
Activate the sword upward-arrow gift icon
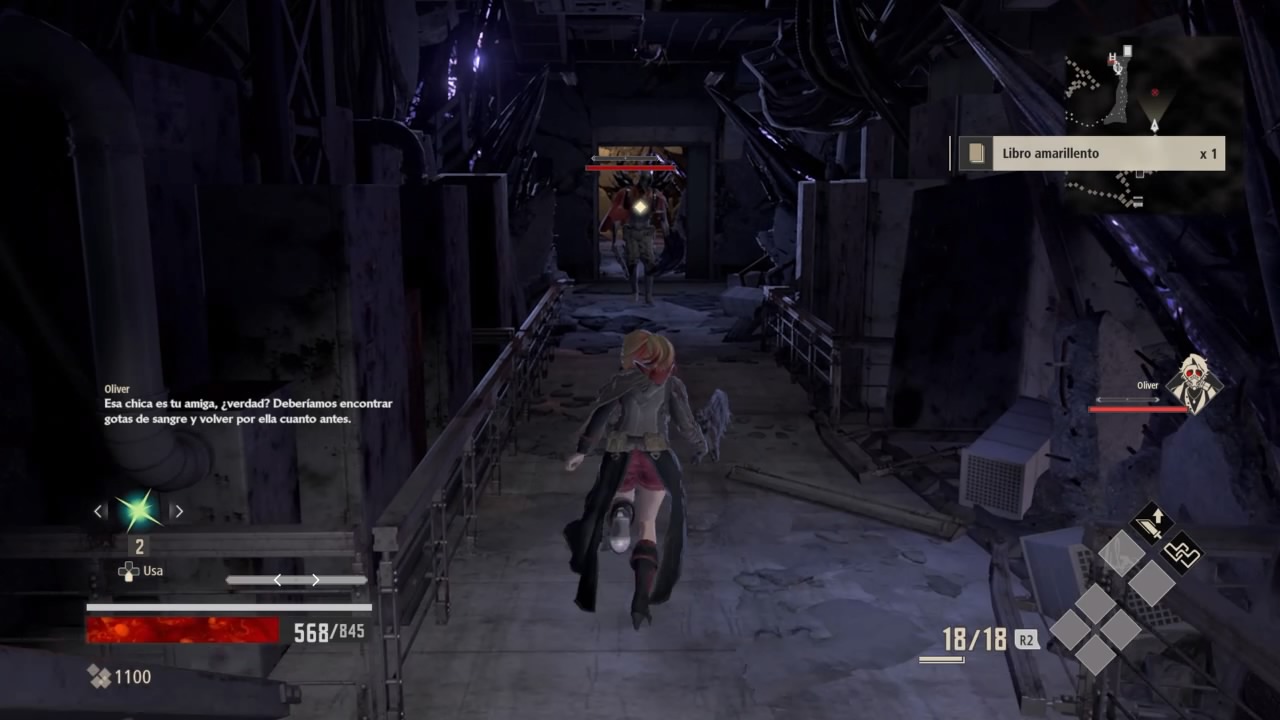tap(1151, 522)
